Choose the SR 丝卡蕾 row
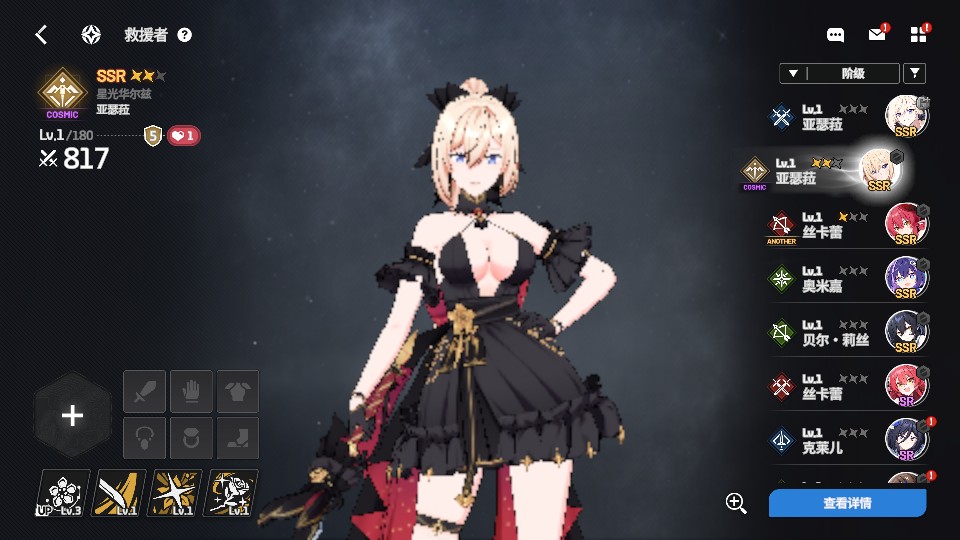960x540 pixels. pos(849,387)
